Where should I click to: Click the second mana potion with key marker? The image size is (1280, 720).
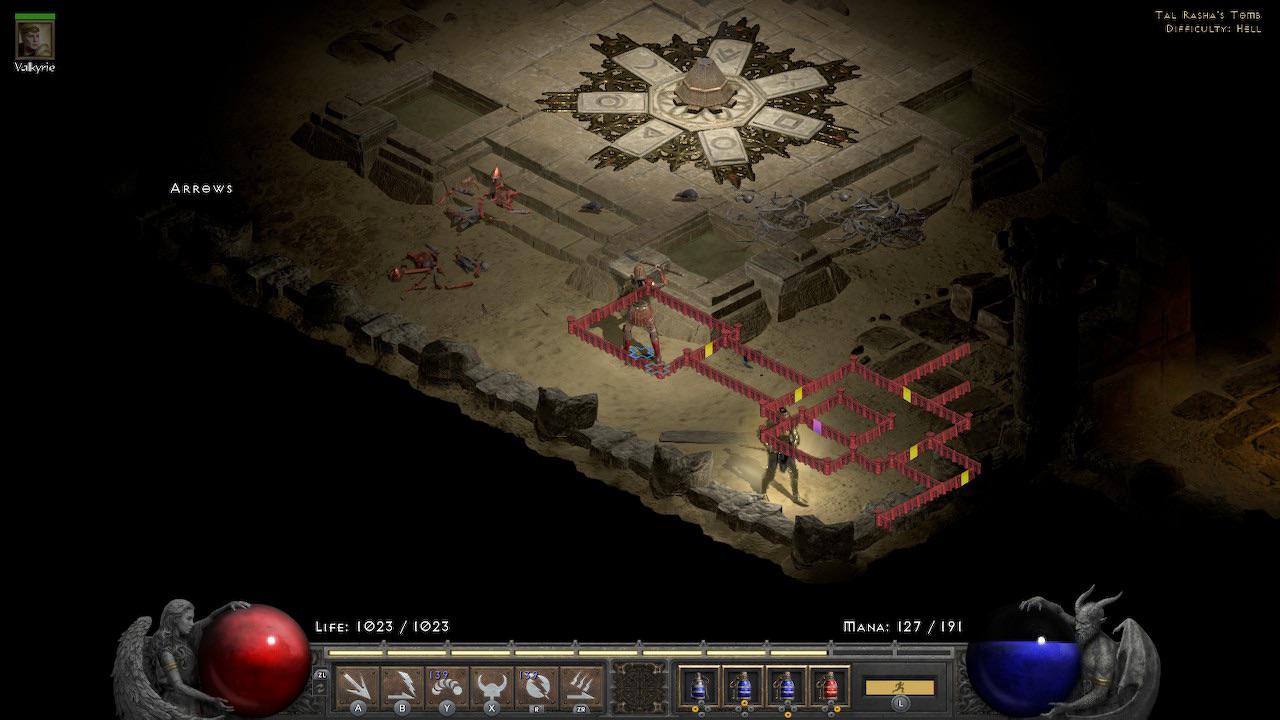coord(741,686)
